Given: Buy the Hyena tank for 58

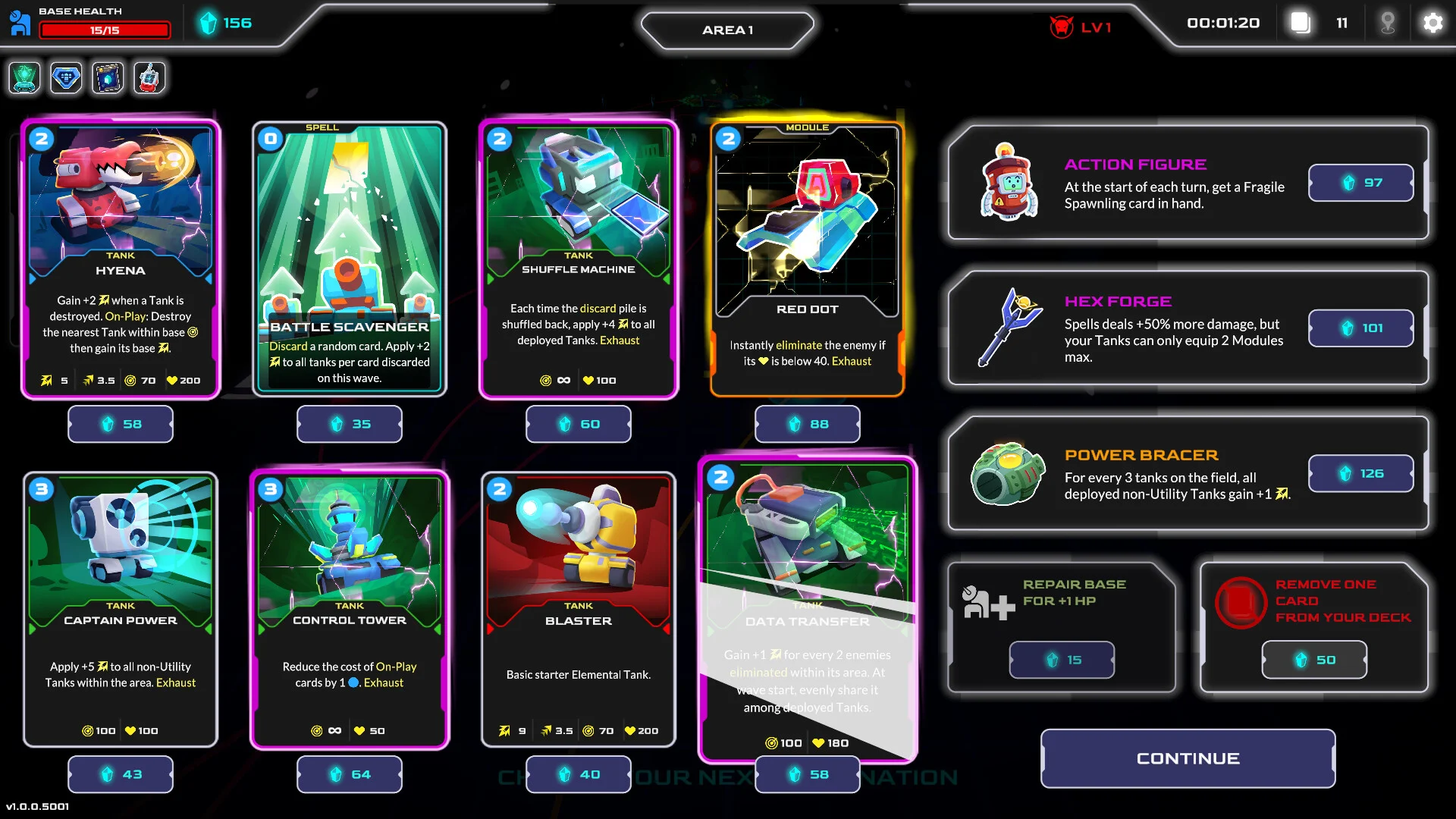Looking at the screenshot, I should click(121, 424).
